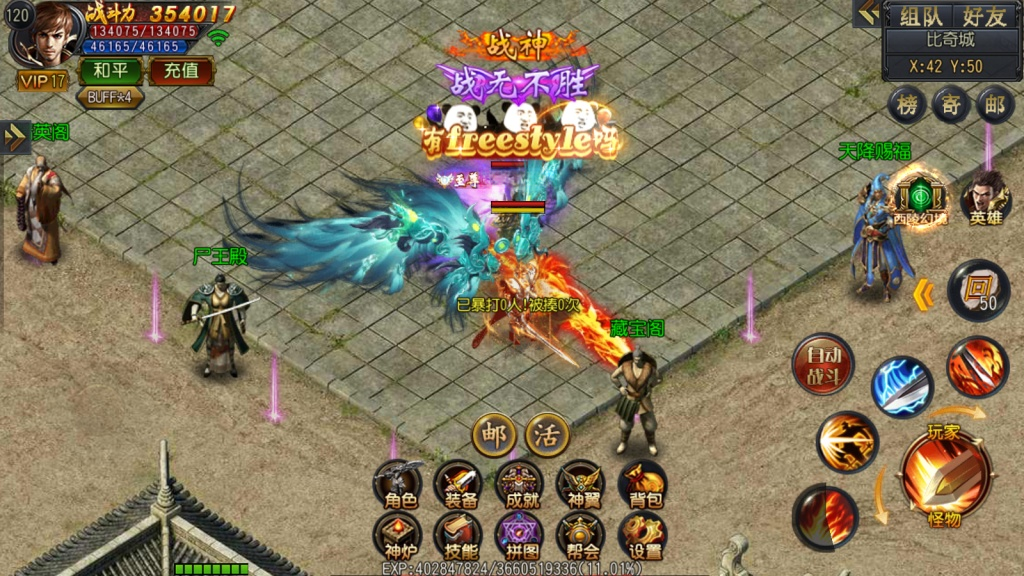Screen dimensions: 1024x576
Task: Open the 装备 equipment menu
Action: pyautogui.click(x=459, y=485)
